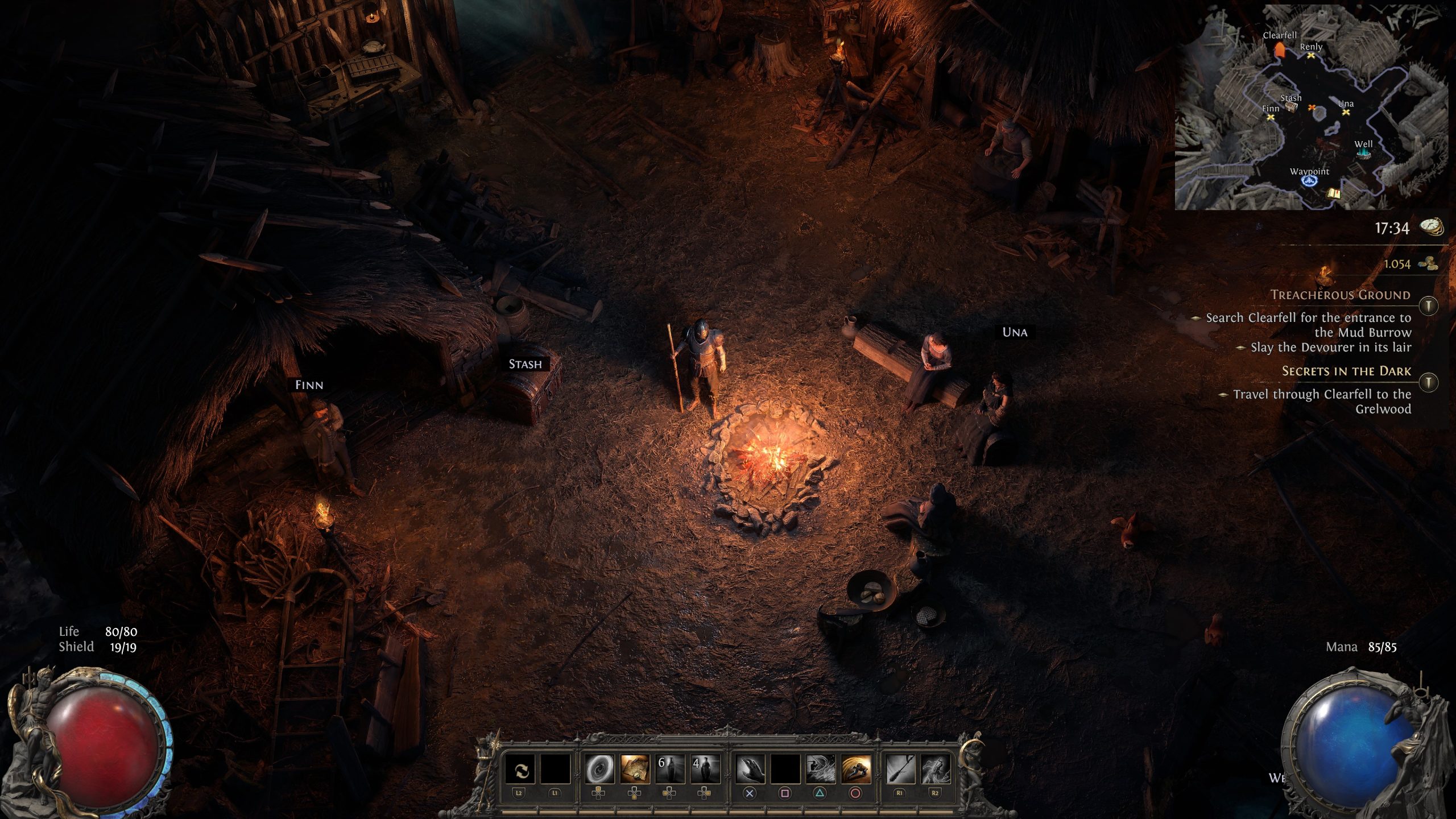This screenshot has height=819, width=1456.
Task: Select the Well marker on the minimap
Action: pos(1363,154)
